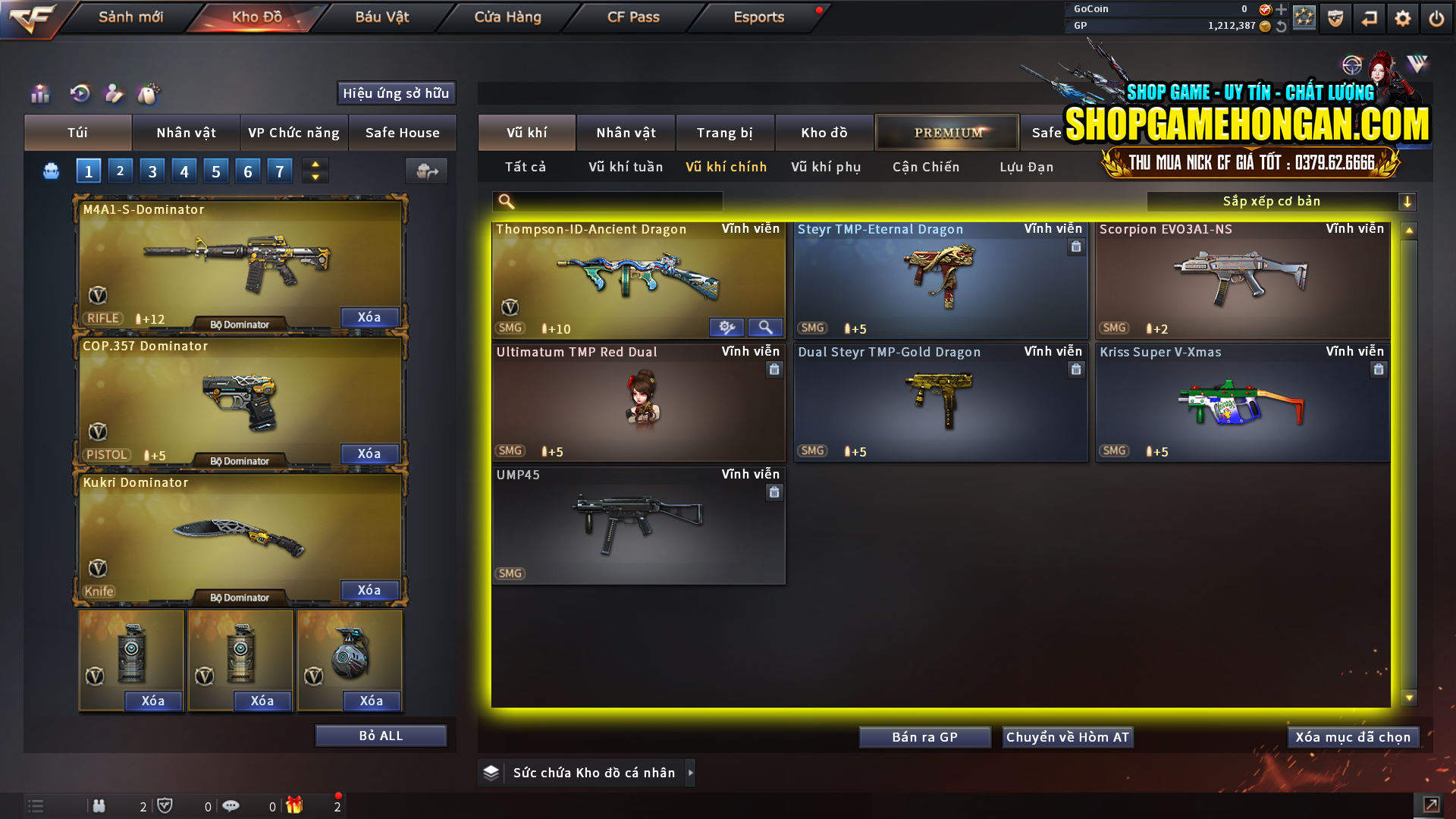This screenshot has width=1456, height=819.
Task: Expand Sức chứa Kho đồ cá nhân section
Action: [691, 772]
